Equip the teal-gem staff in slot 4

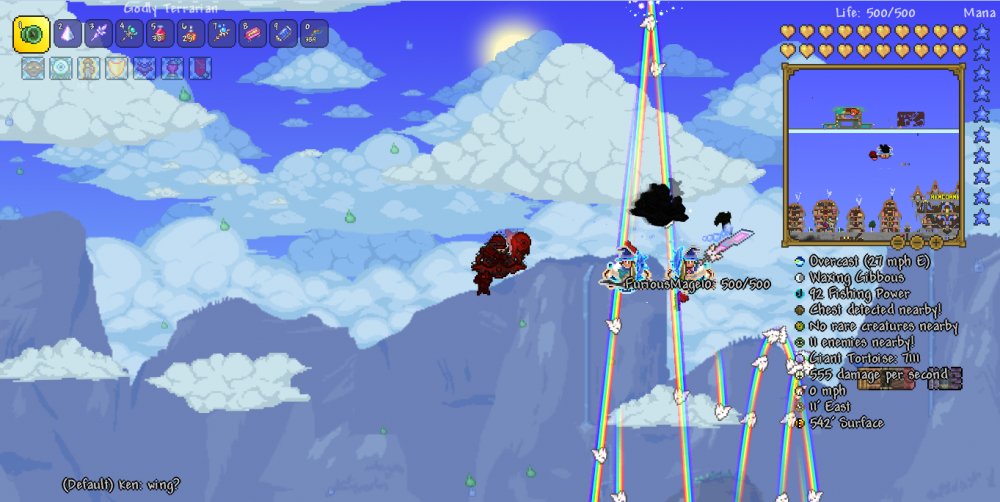click(130, 34)
